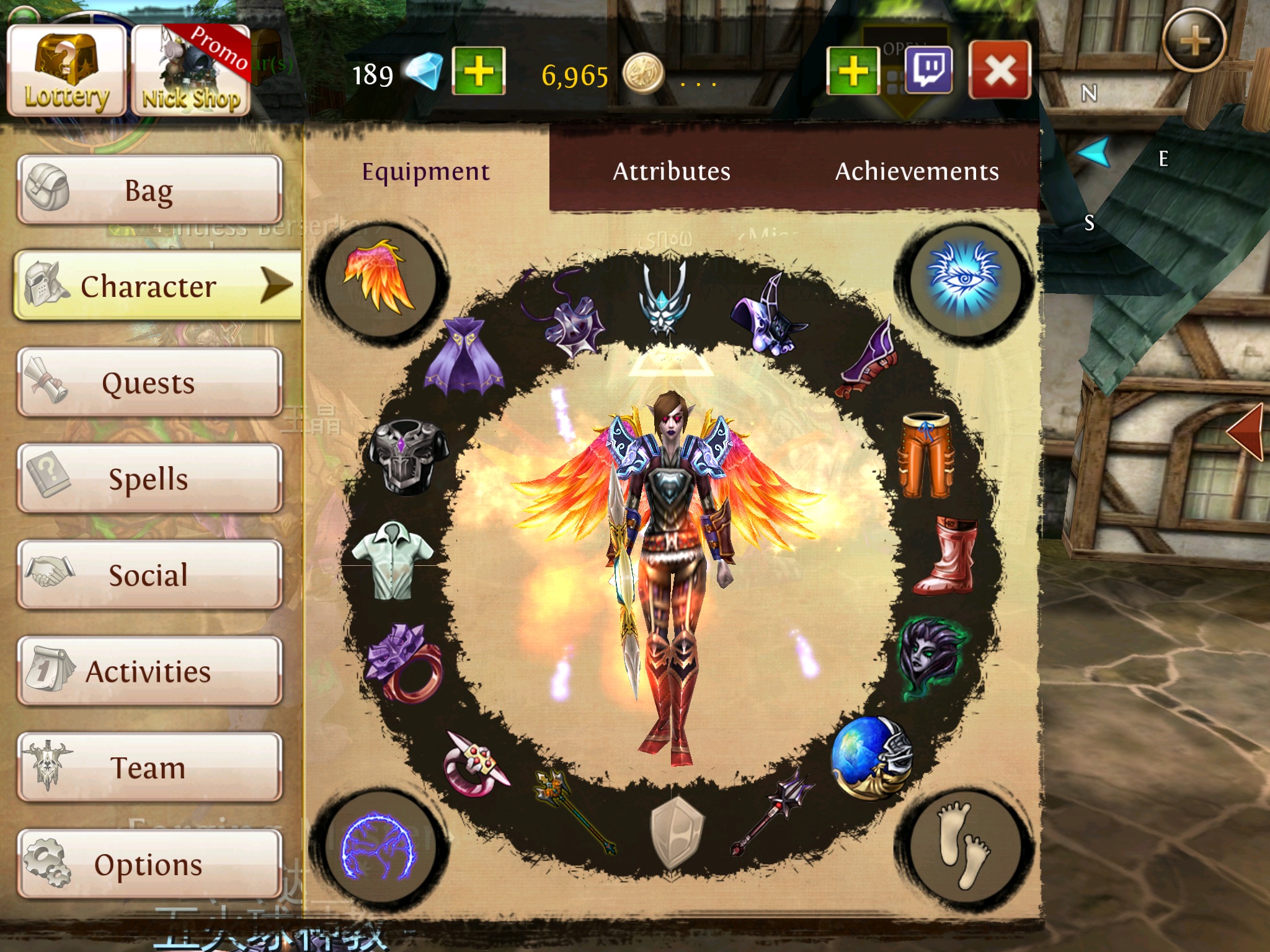Tap the footprints slot
1270x952 pixels.
point(963,844)
